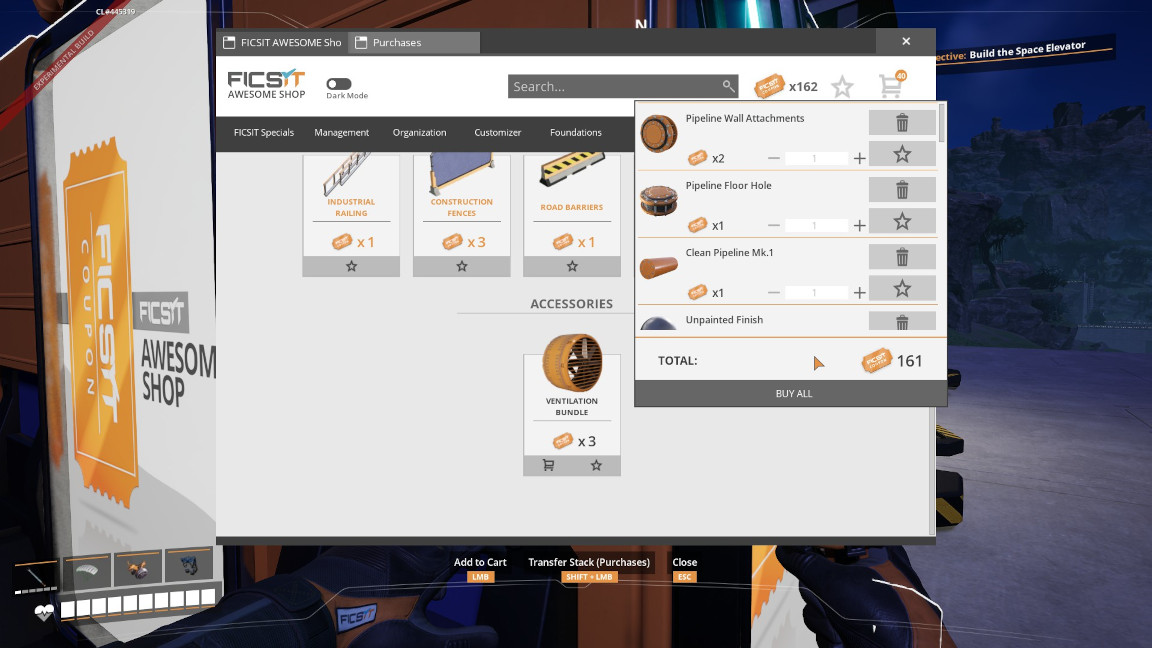The width and height of the screenshot is (1152, 648).
Task: Click the shop search field
Action: (614, 86)
